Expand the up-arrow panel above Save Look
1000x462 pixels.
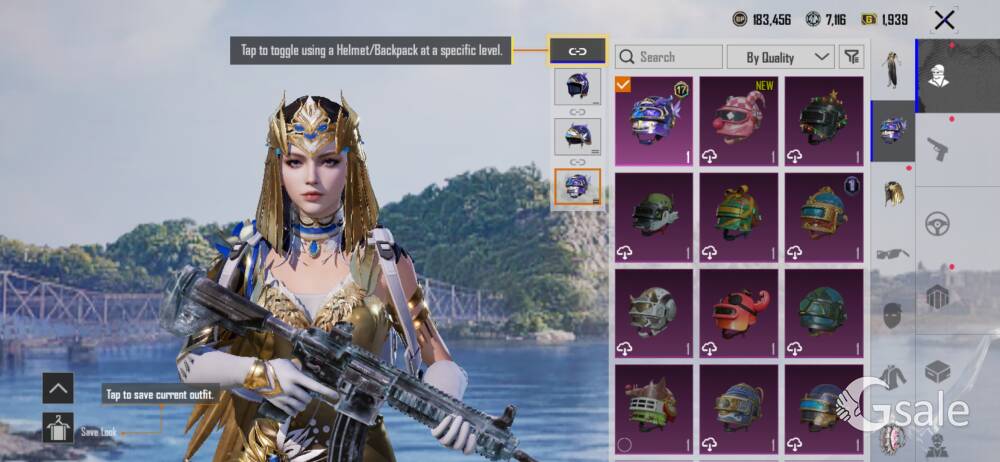click(x=58, y=388)
